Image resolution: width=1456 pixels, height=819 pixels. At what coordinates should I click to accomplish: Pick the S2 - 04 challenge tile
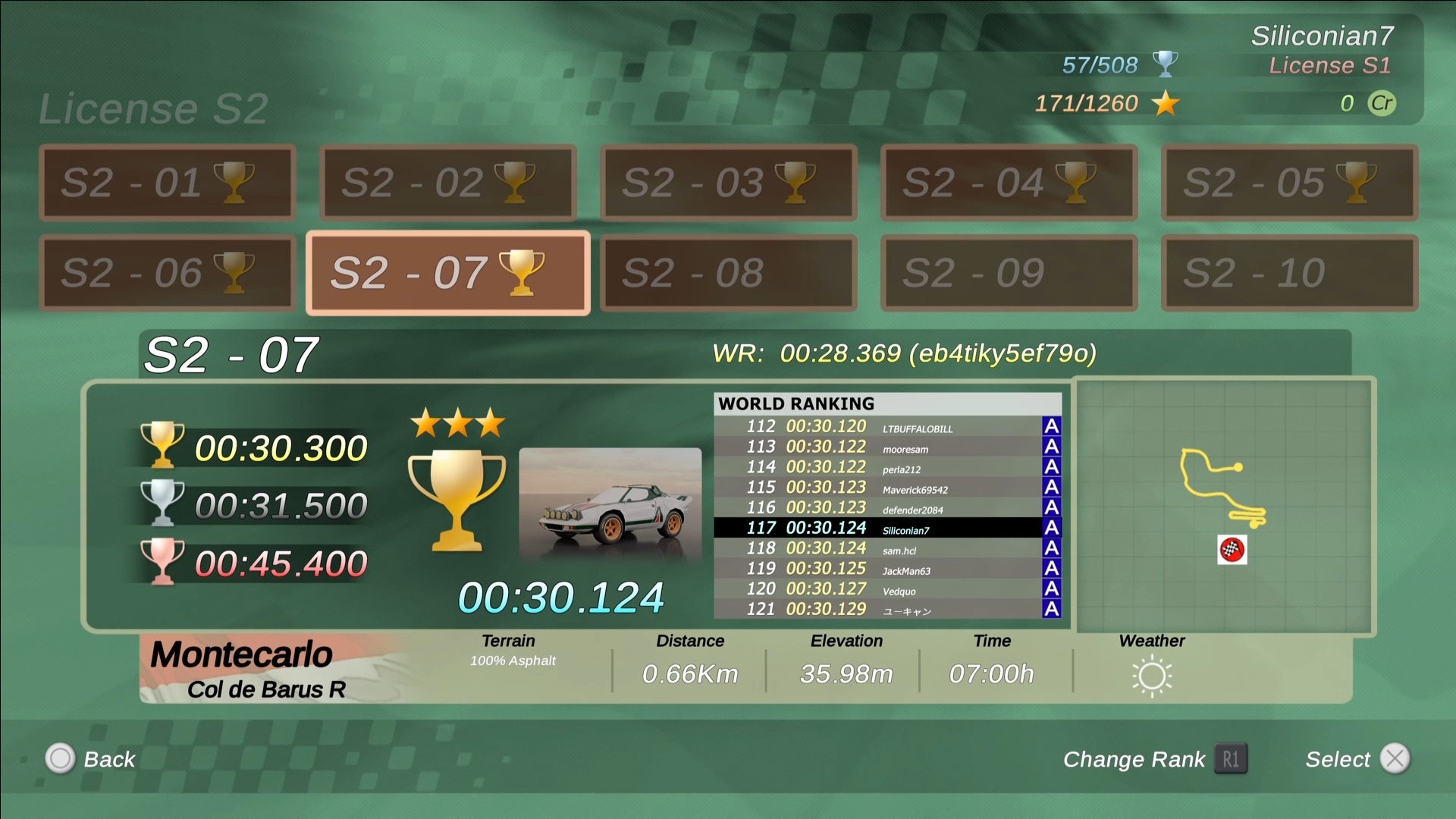tap(1009, 183)
